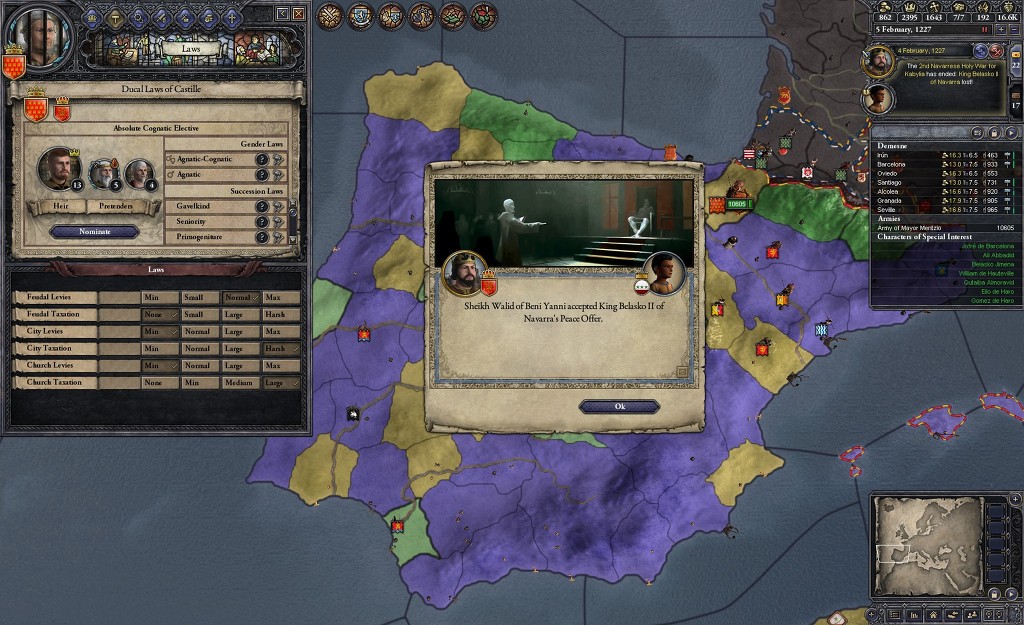Confirm the peace offer with Ok
Screen dimensions: 1024x625
[619, 406]
